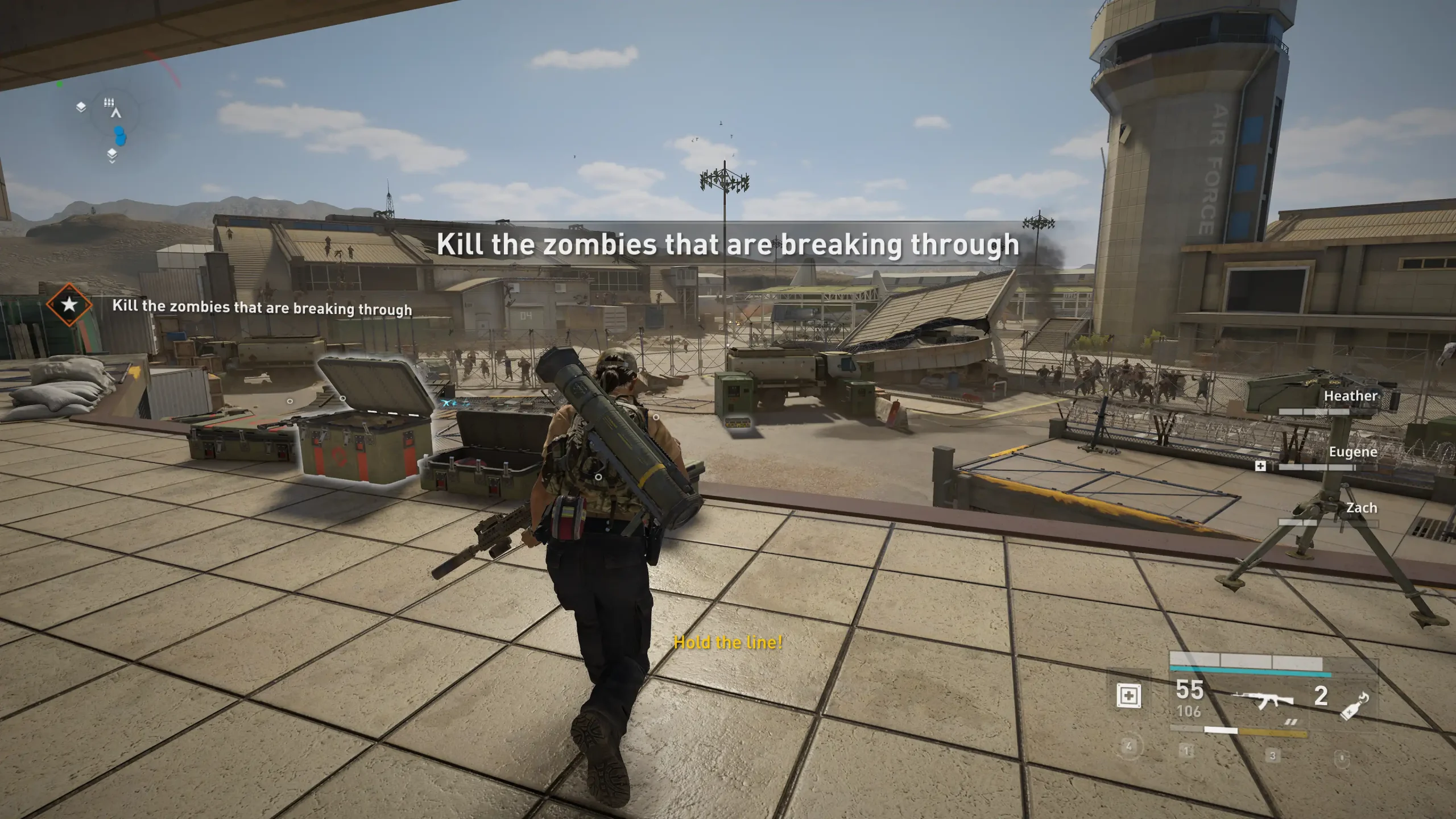Screen dimensions: 1456x819
Task: Select teammate Zach in the squad list
Action: pyautogui.click(x=1361, y=508)
